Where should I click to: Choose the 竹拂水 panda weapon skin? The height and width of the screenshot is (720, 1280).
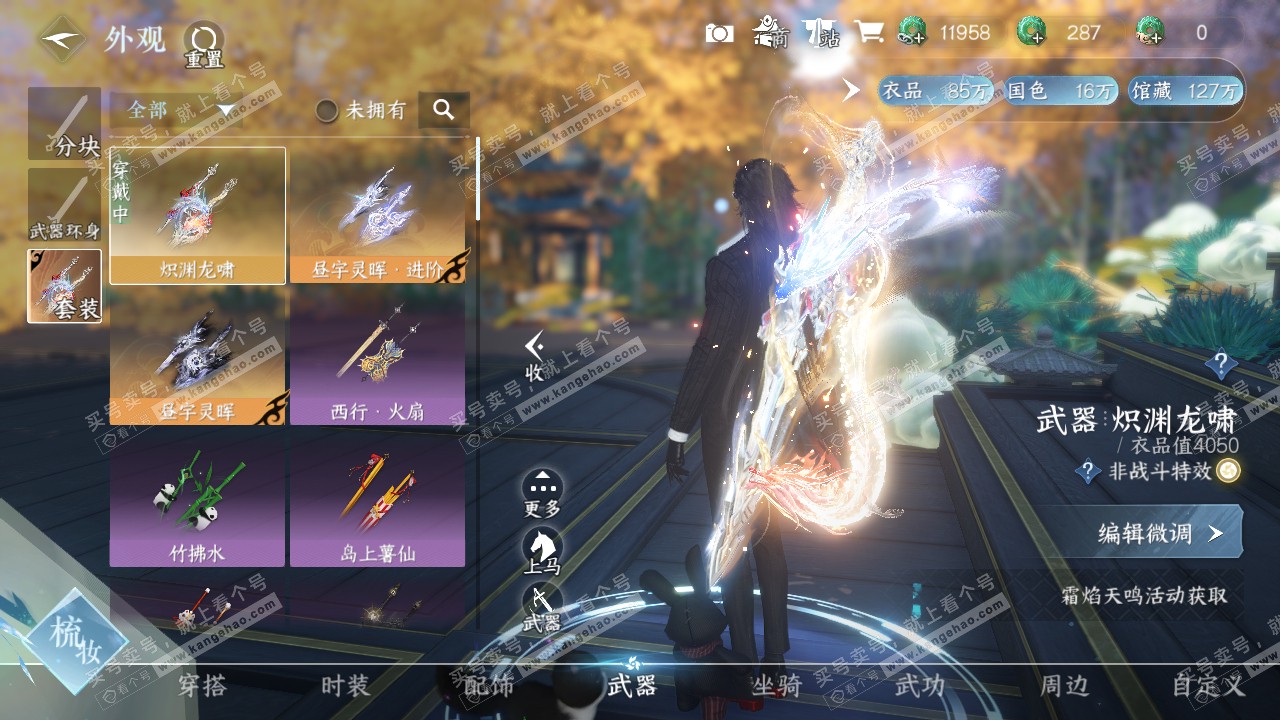click(197, 497)
